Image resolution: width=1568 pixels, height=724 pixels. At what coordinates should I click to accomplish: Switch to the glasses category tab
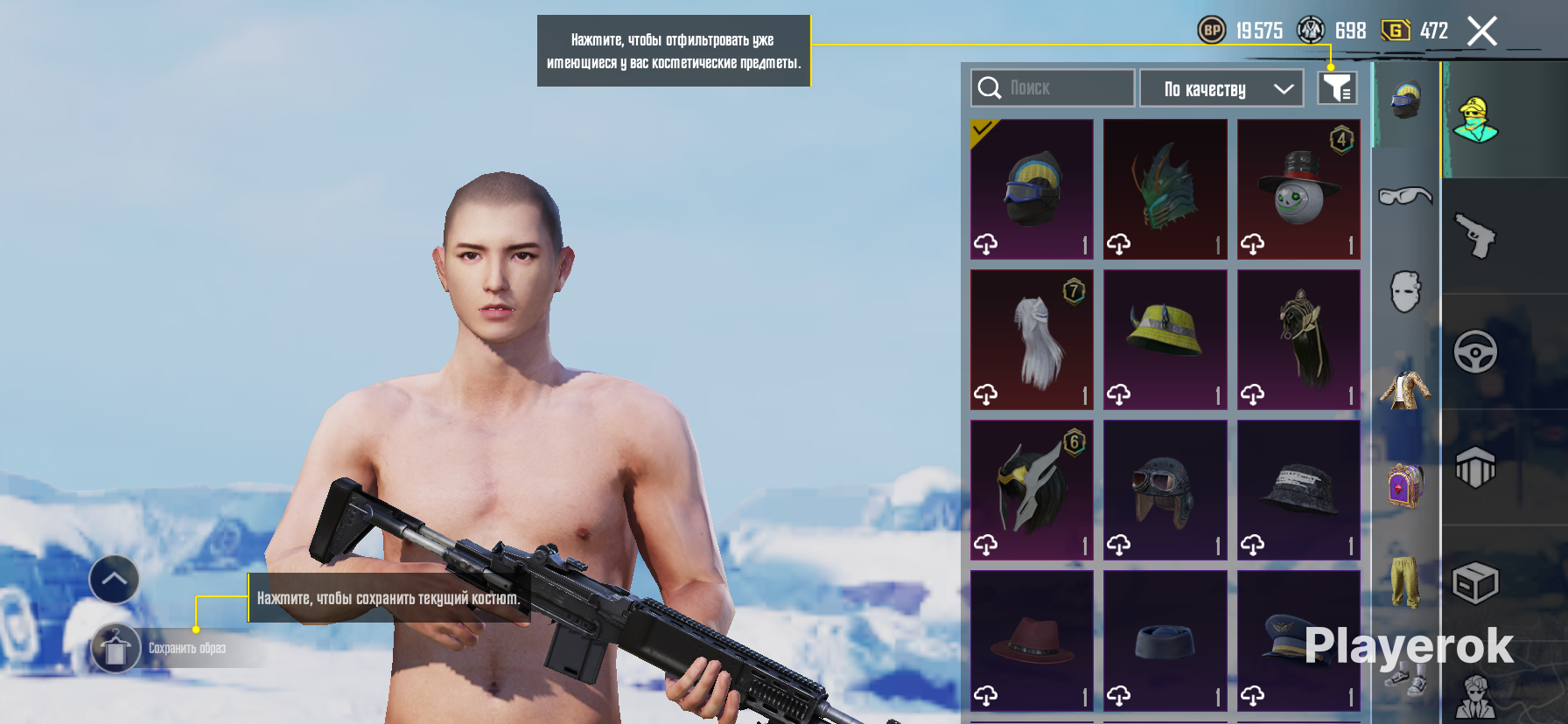click(1405, 196)
